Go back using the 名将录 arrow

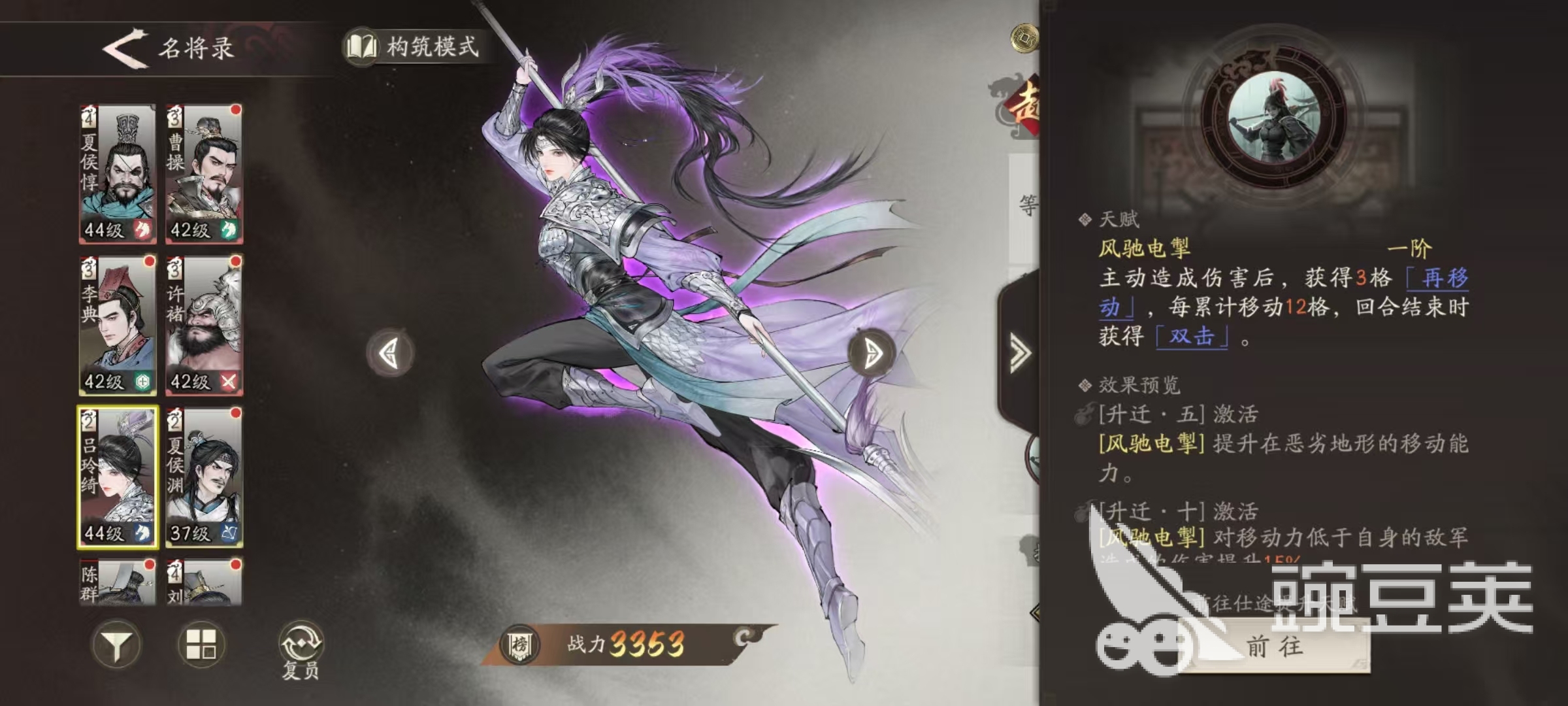(x=121, y=49)
